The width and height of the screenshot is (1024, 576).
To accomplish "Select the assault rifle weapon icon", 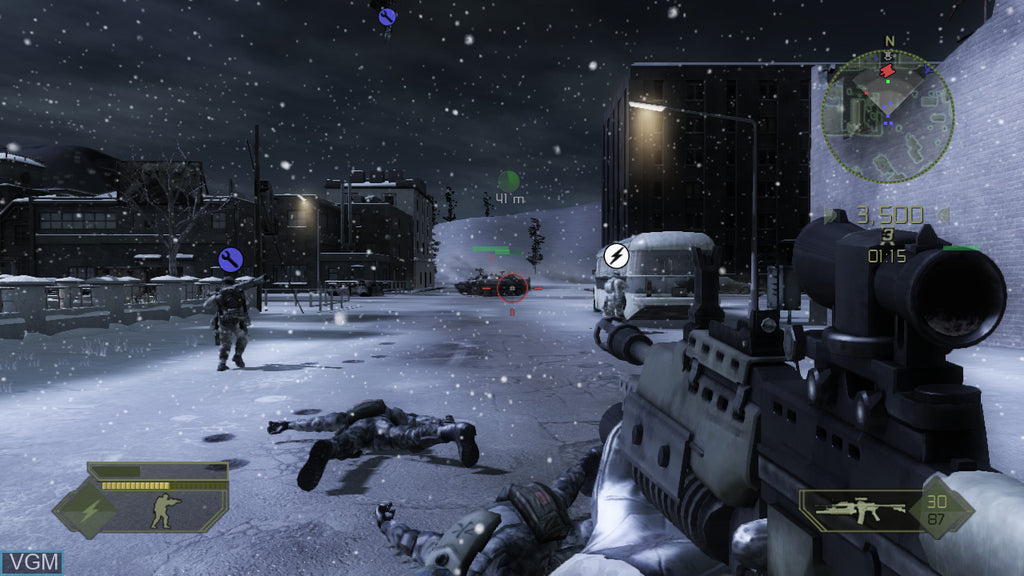I will (860, 509).
